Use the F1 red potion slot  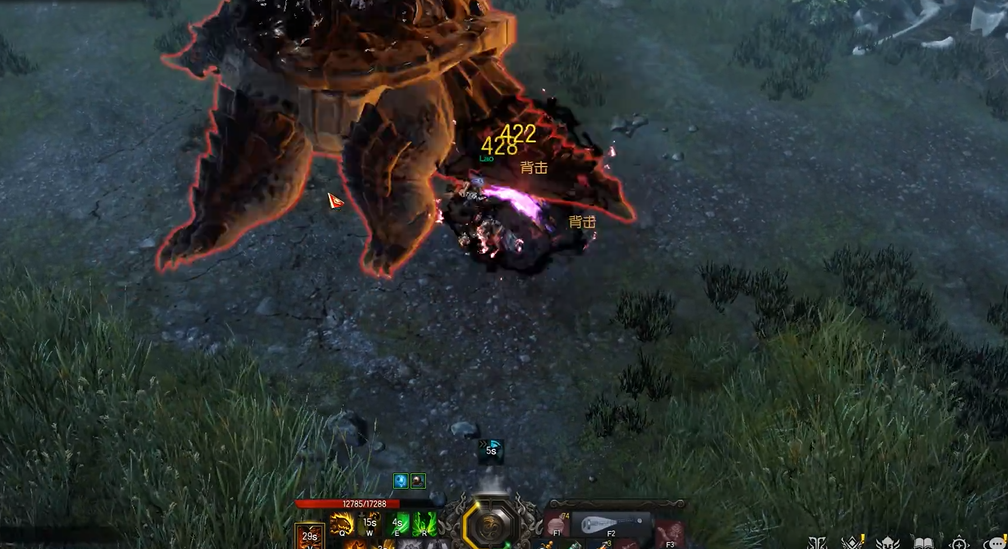coord(557,527)
